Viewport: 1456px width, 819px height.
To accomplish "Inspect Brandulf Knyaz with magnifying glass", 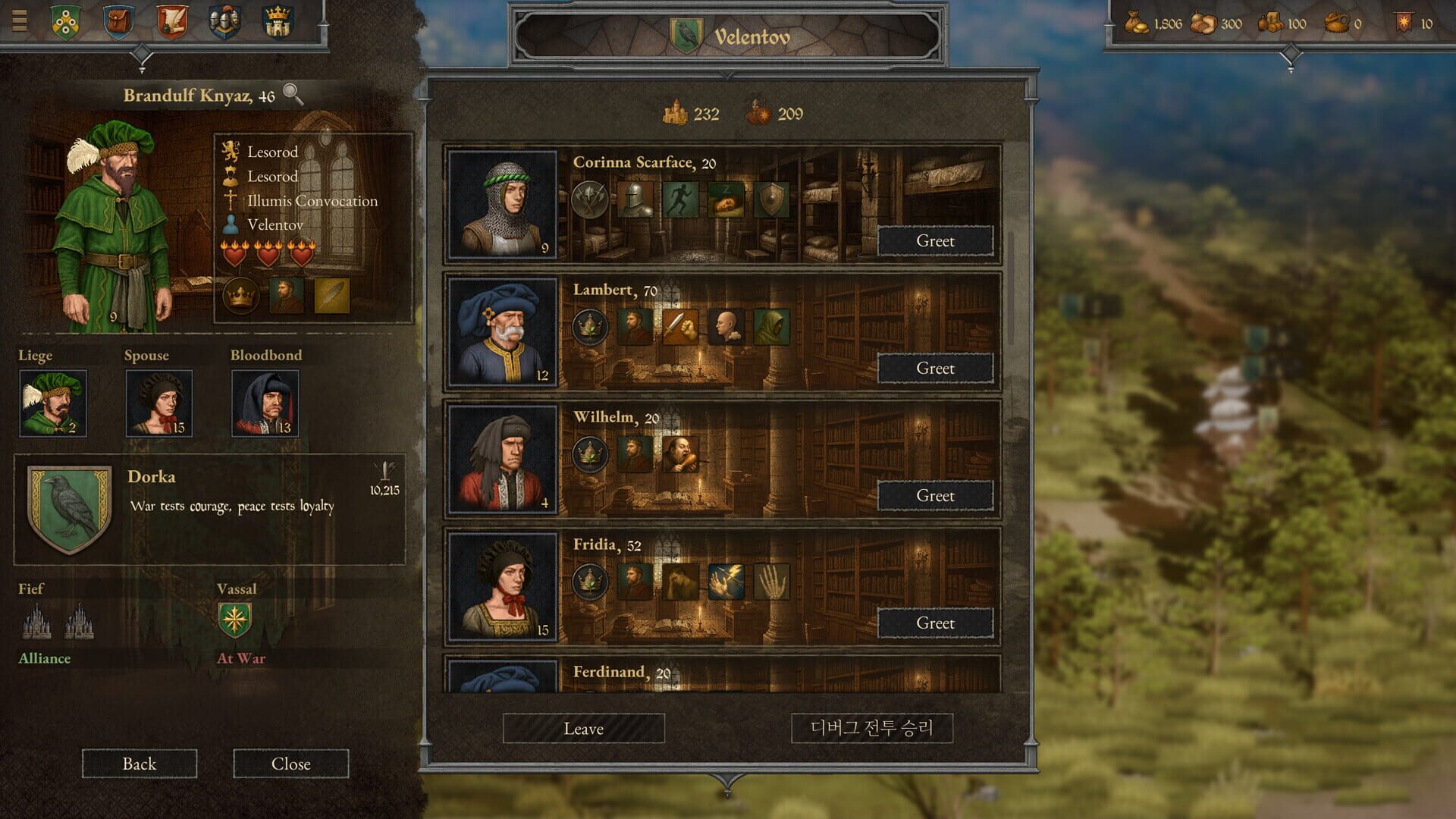I will (x=293, y=95).
